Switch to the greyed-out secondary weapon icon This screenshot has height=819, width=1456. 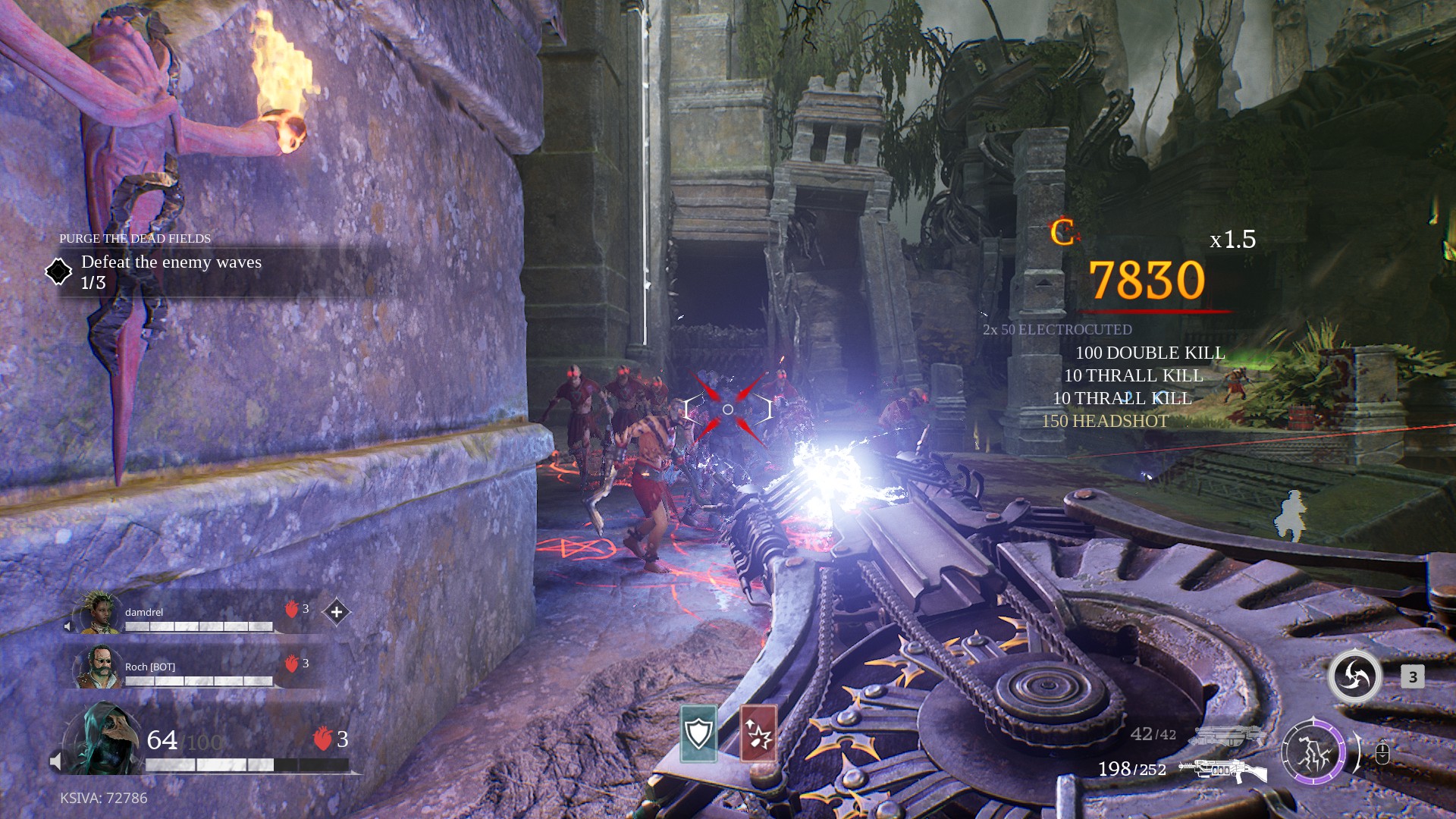pyautogui.click(x=1227, y=735)
